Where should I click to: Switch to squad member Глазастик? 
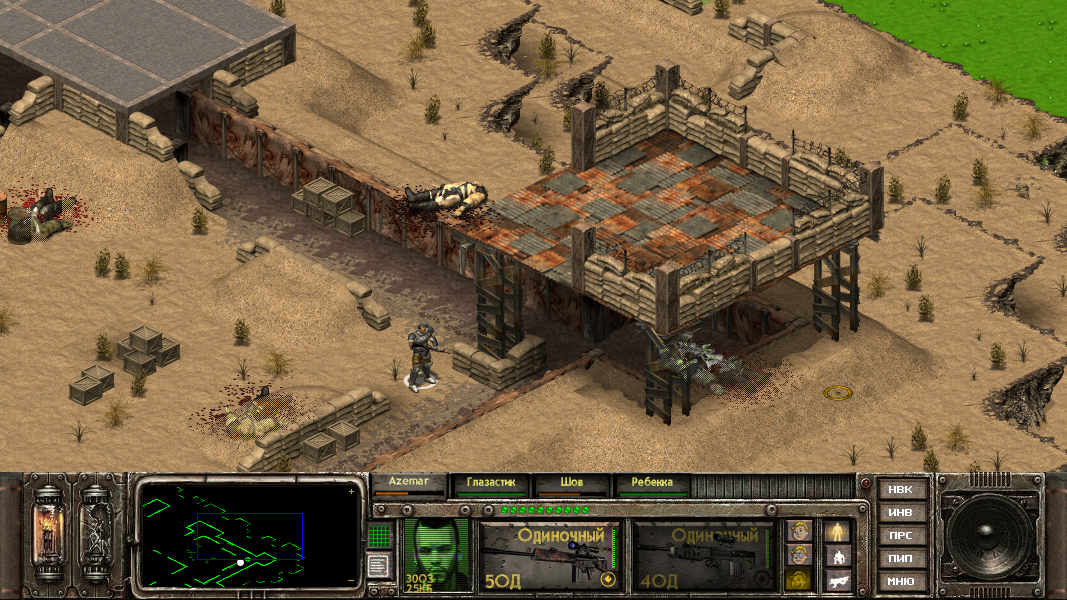tap(490, 483)
